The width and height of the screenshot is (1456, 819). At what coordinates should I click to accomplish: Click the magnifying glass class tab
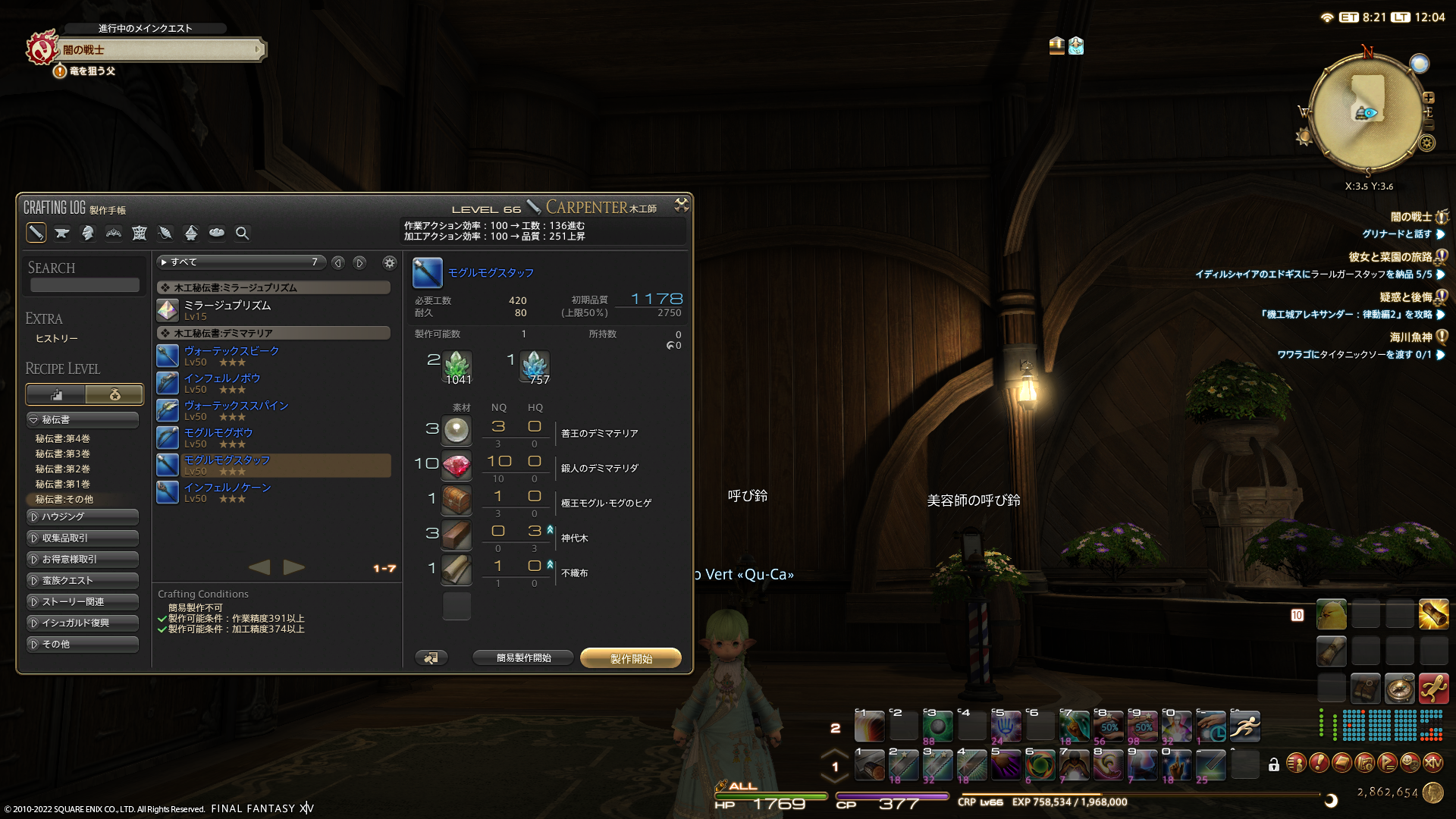tap(242, 234)
